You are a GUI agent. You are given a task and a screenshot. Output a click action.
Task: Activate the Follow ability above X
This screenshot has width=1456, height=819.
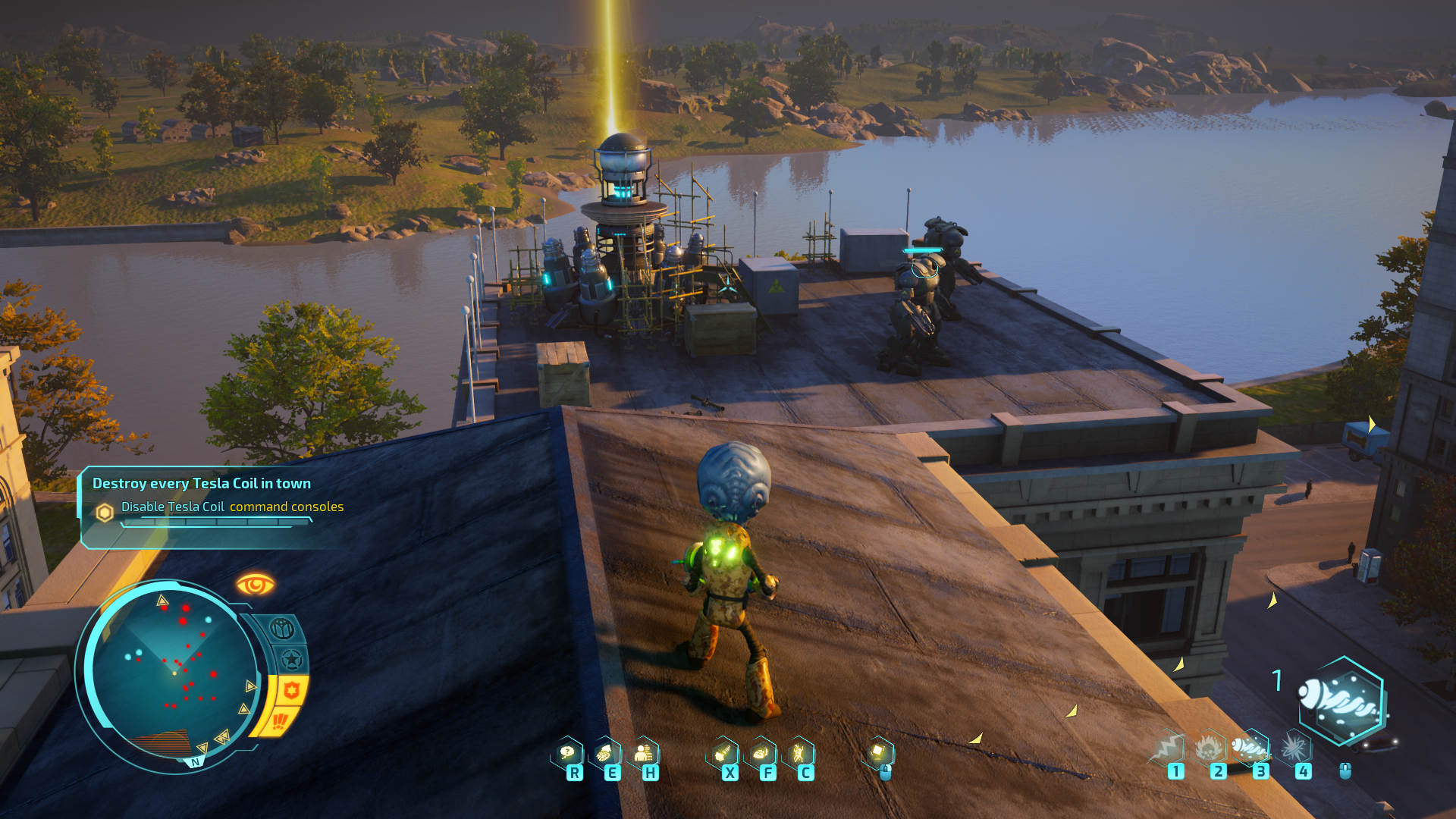click(723, 753)
